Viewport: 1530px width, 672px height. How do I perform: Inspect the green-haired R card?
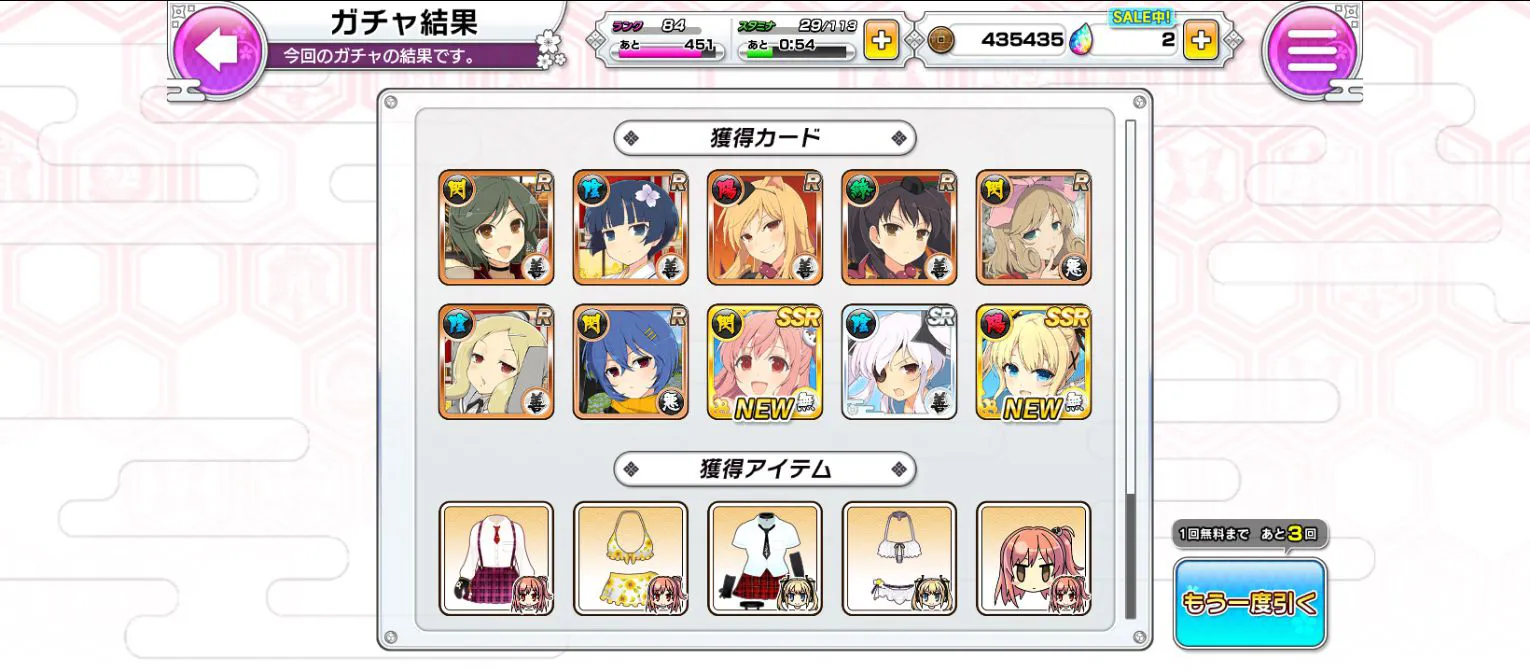point(496,228)
